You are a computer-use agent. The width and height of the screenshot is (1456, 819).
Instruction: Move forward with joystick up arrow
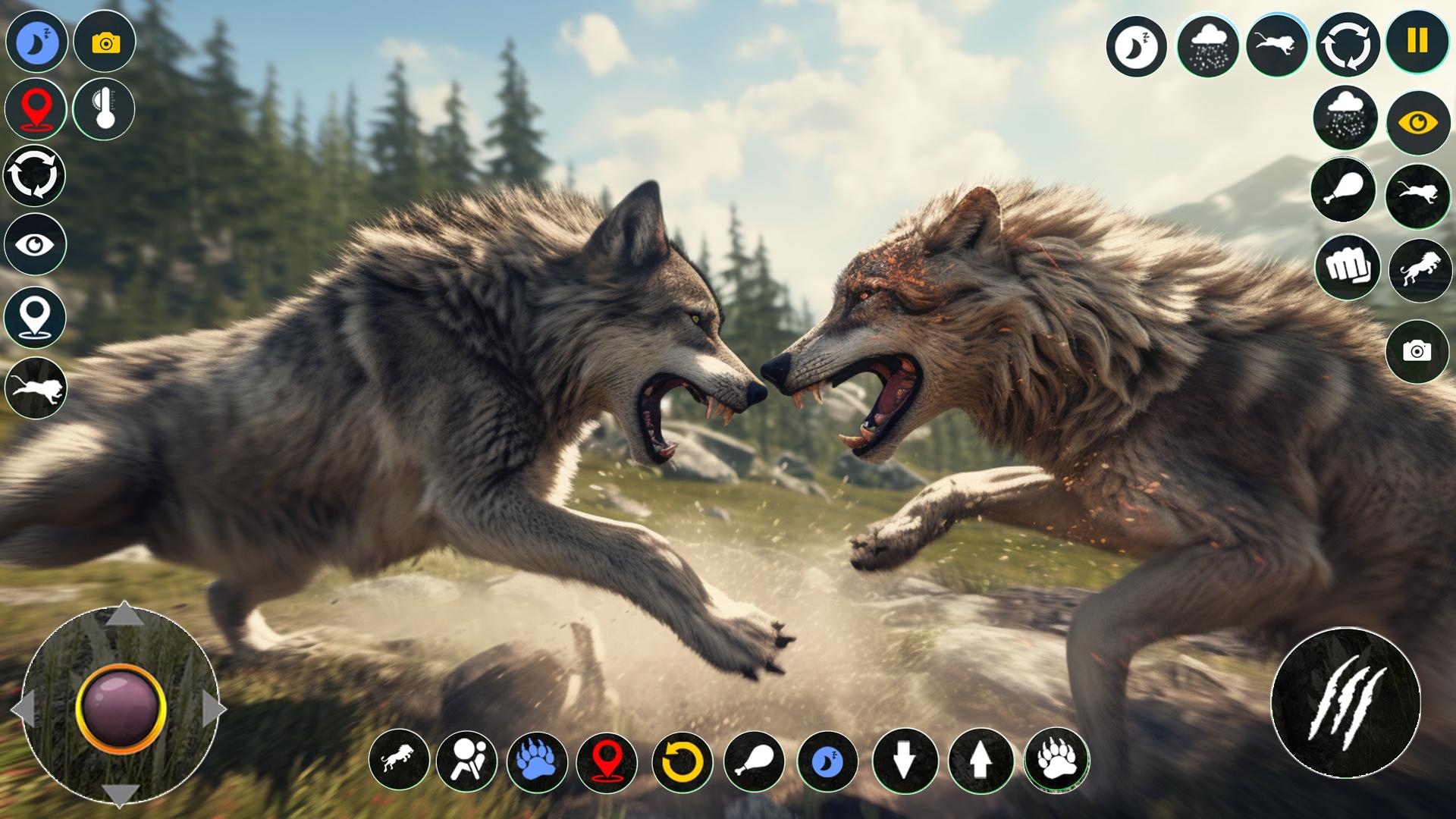point(124,615)
